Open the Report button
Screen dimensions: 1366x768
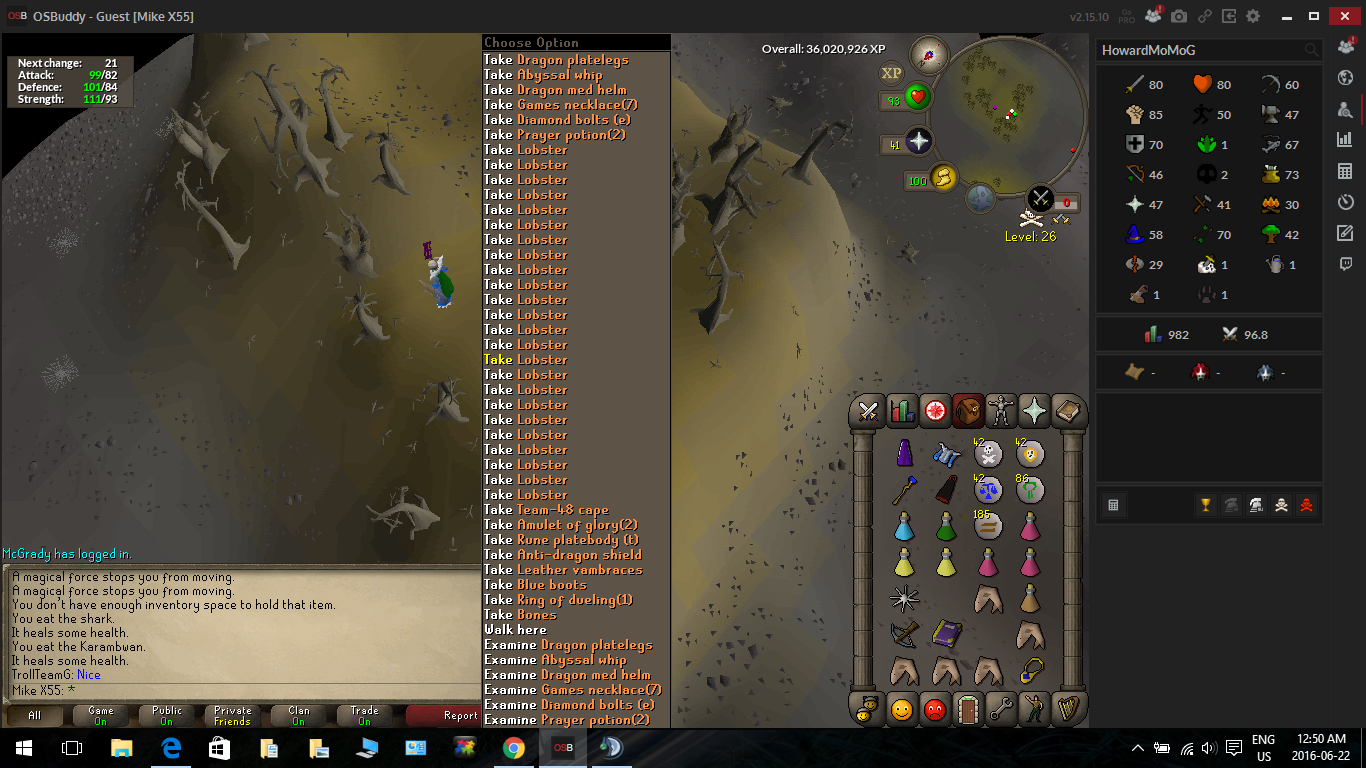(459, 716)
